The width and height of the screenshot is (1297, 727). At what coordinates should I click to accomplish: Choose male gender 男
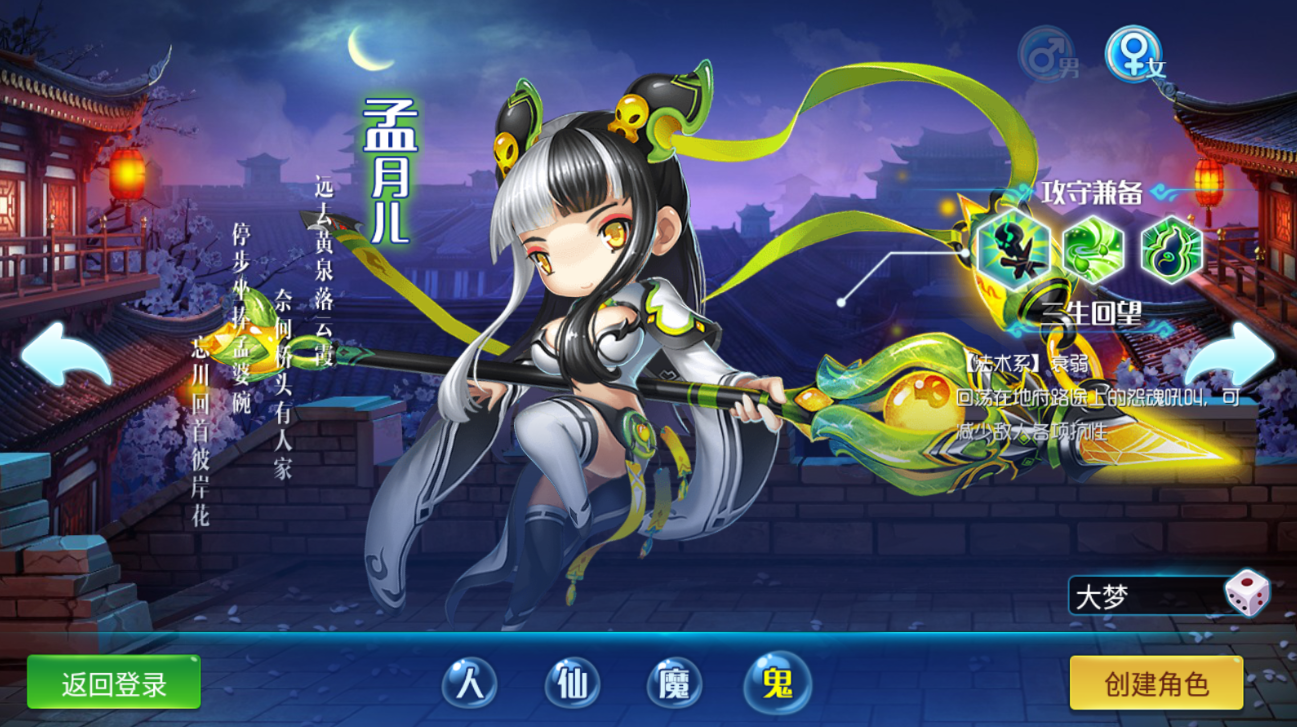tap(1047, 55)
